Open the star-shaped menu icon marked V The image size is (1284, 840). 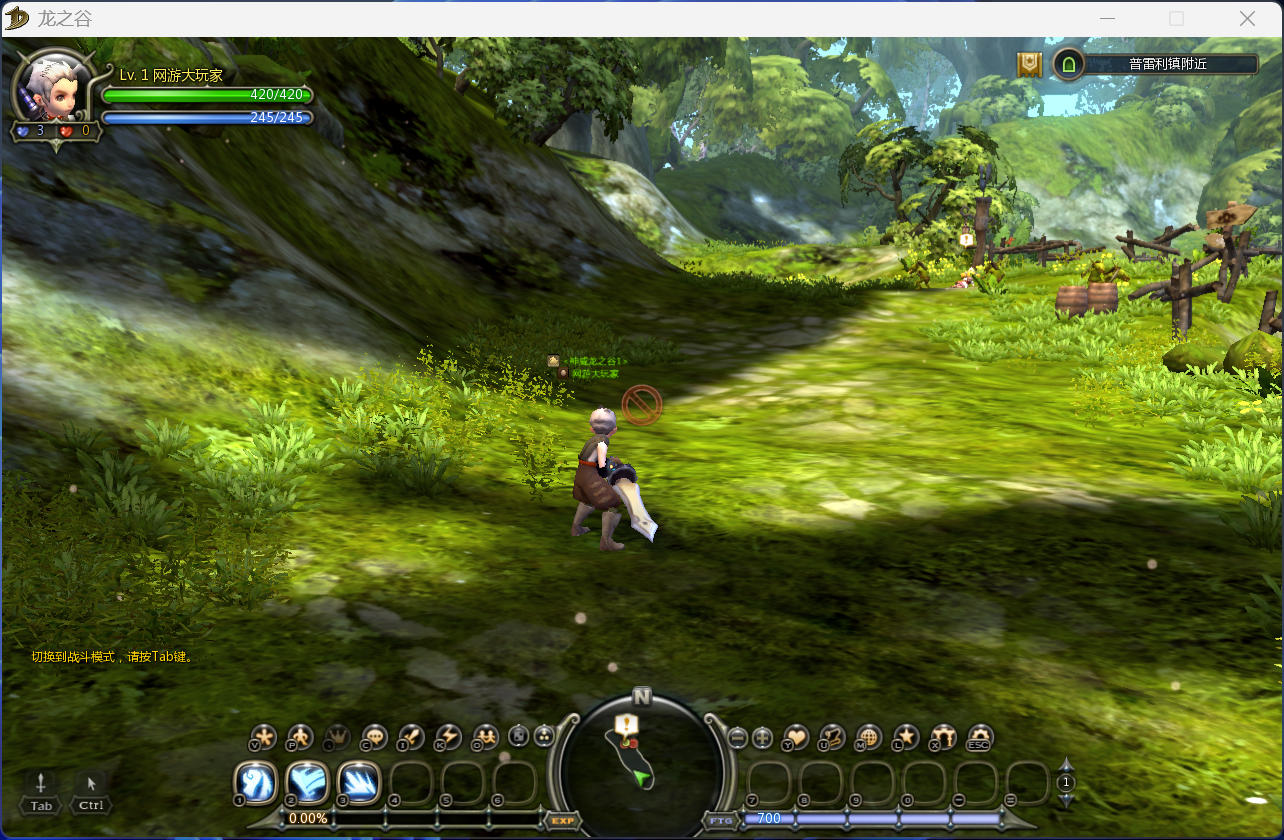click(263, 737)
